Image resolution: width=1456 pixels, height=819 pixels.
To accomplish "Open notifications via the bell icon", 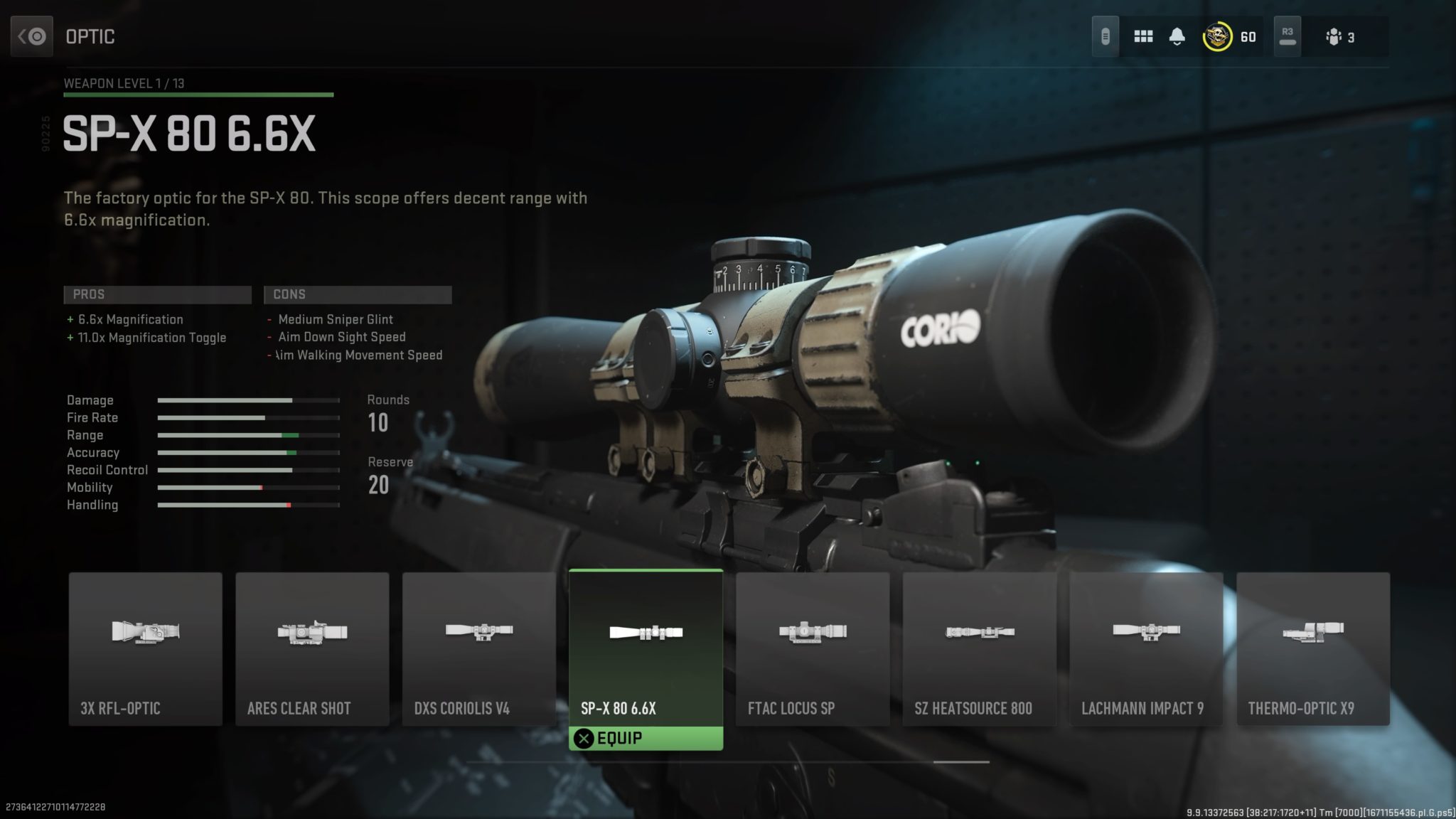I will pyautogui.click(x=1178, y=34).
